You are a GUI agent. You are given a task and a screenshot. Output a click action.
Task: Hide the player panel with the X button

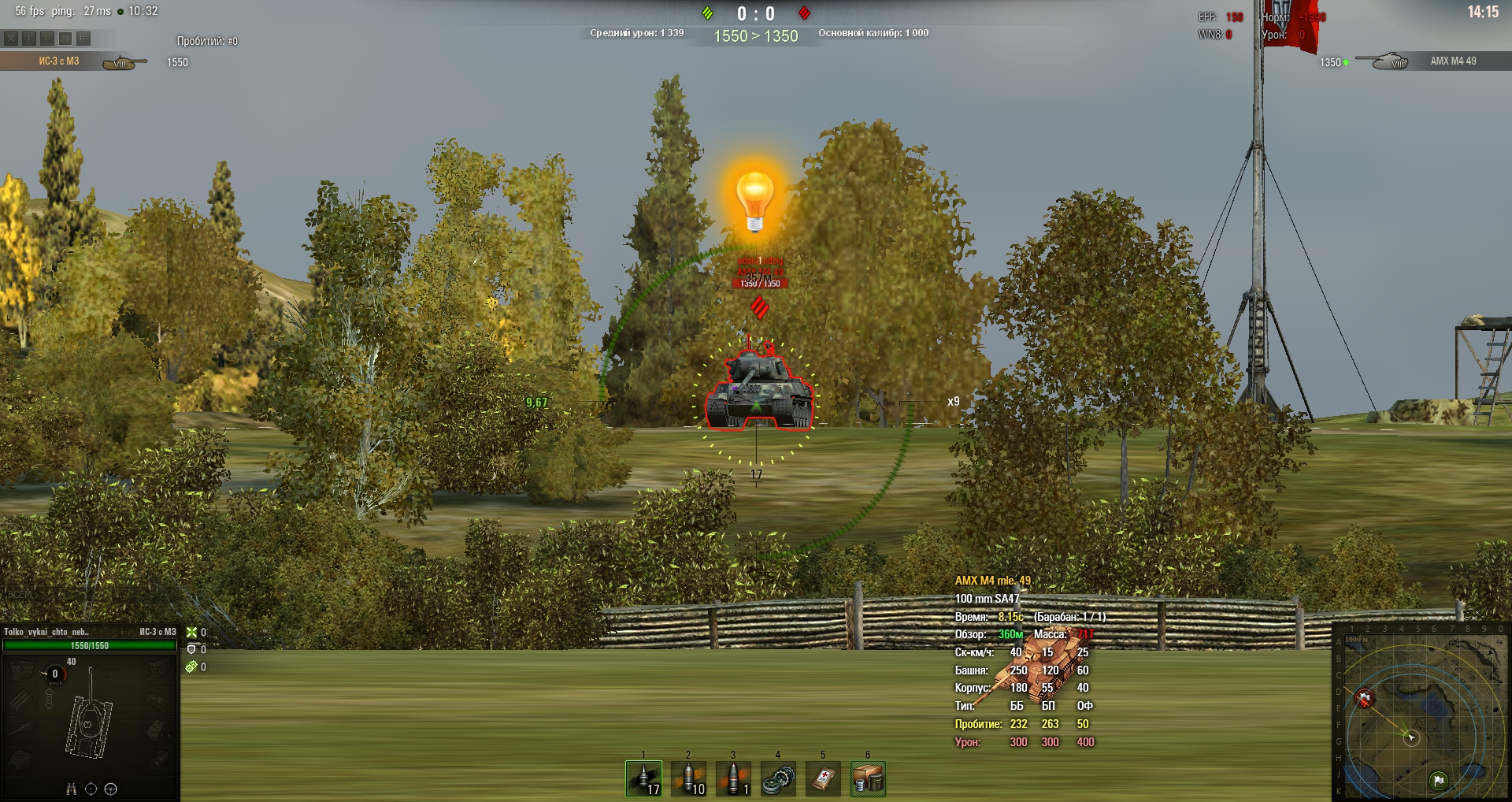click(11, 38)
